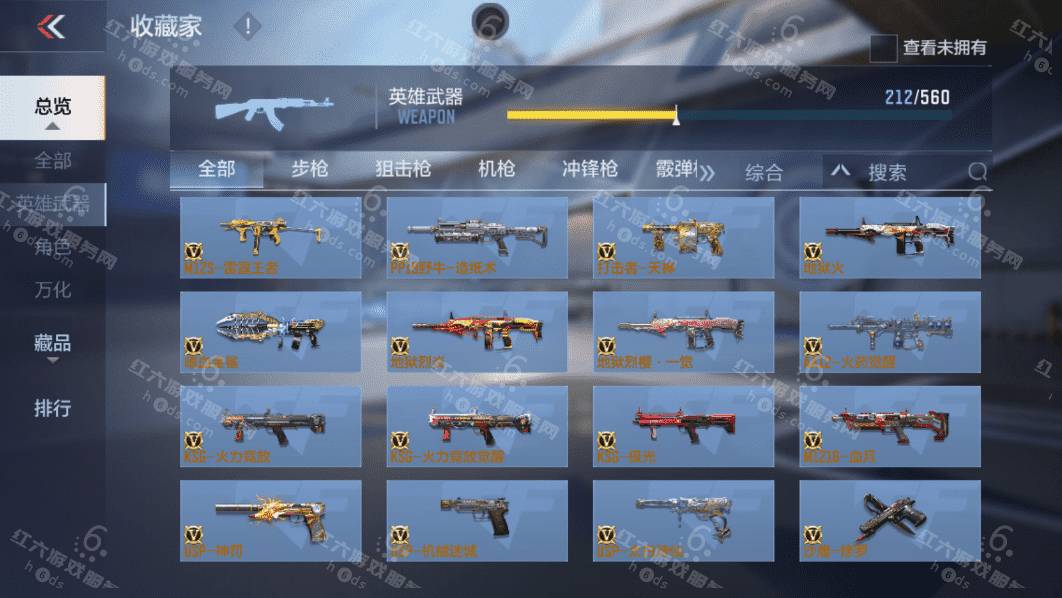Show more weapon tabs with the double chevron
Screen dimensions: 1062x598
(707, 173)
